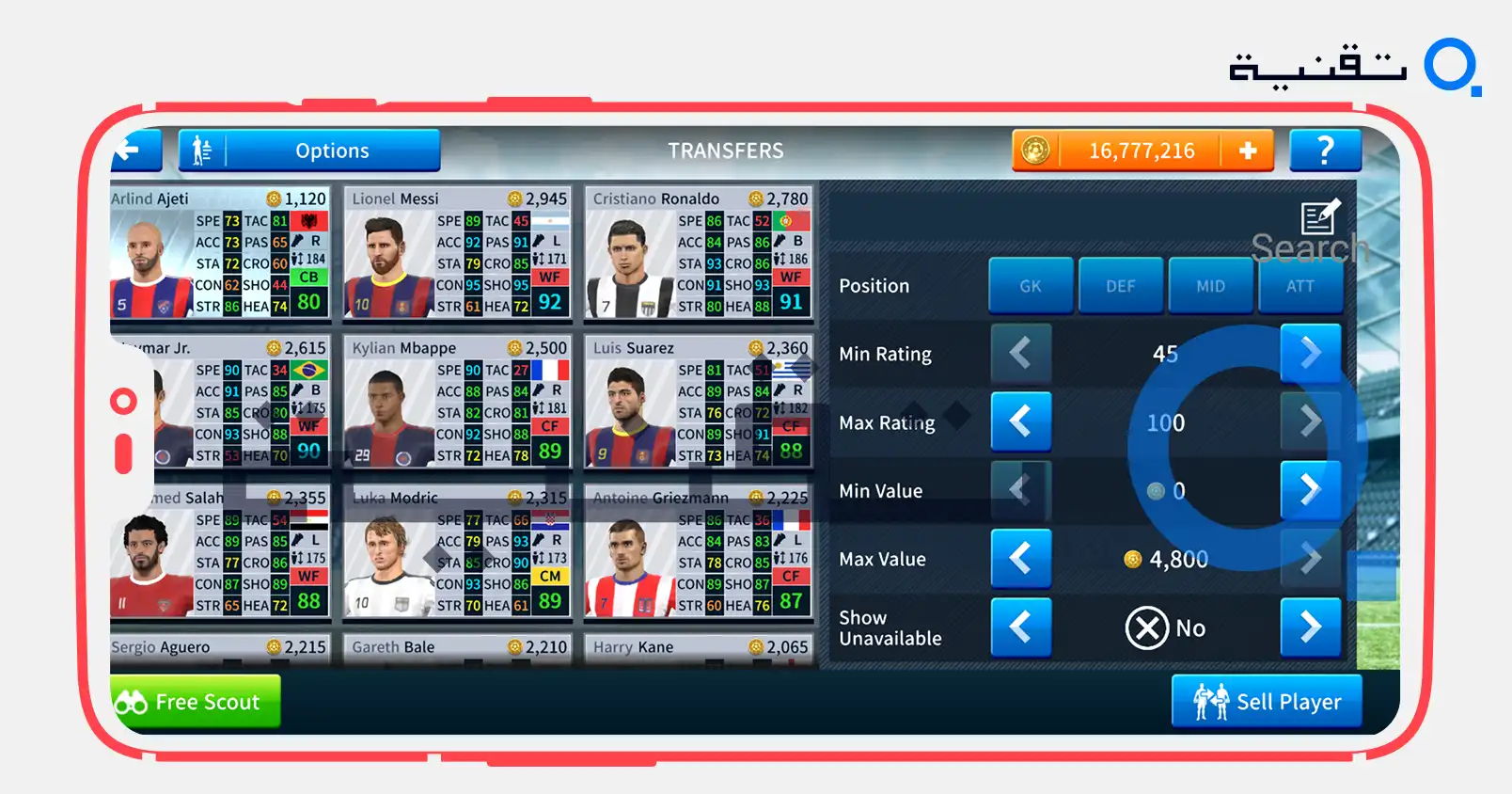Filter by DEF position
1512x794 pixels.
[x=1120, y=286]
